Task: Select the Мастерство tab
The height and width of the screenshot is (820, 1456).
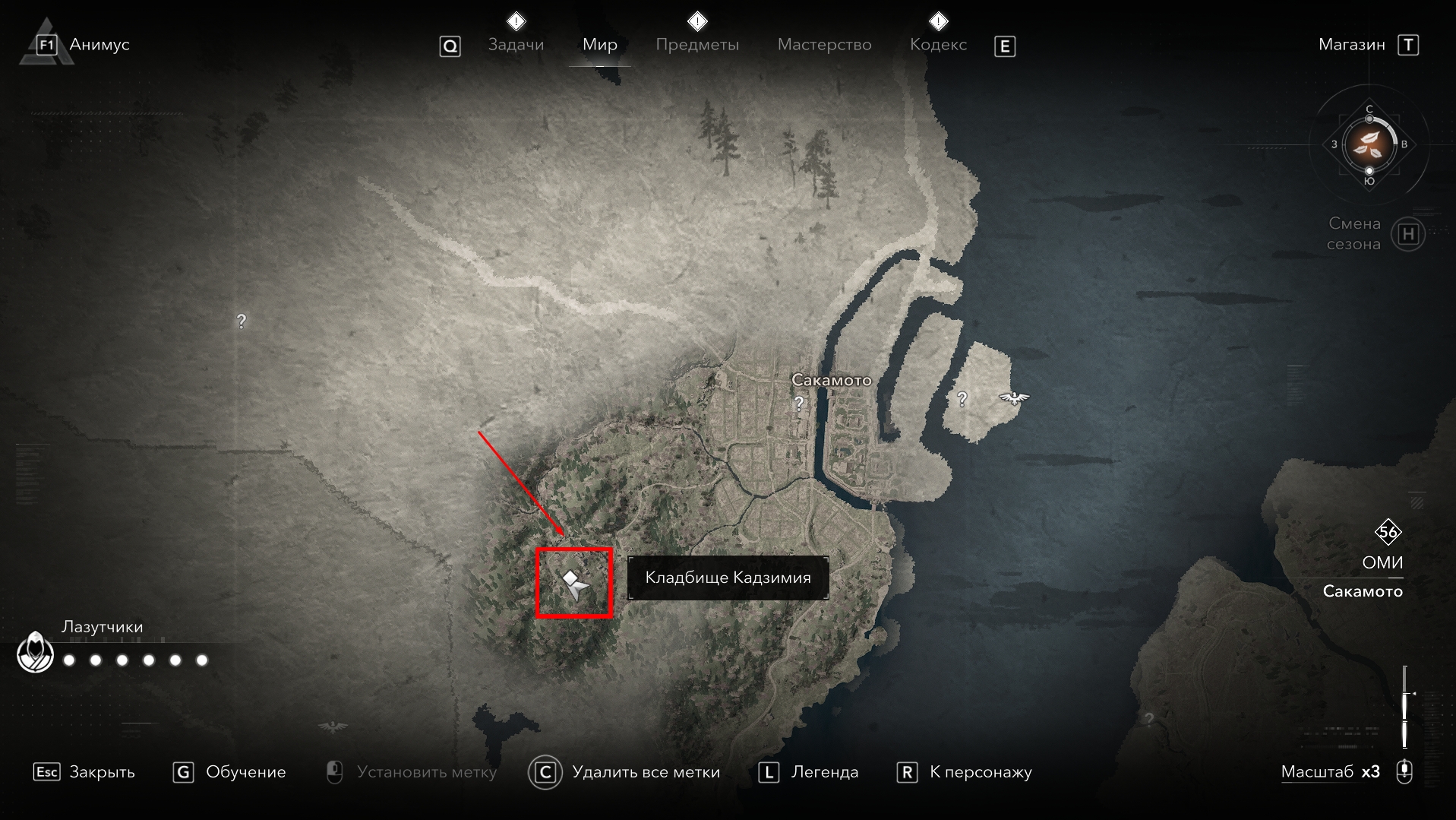Action: point(824,45)
